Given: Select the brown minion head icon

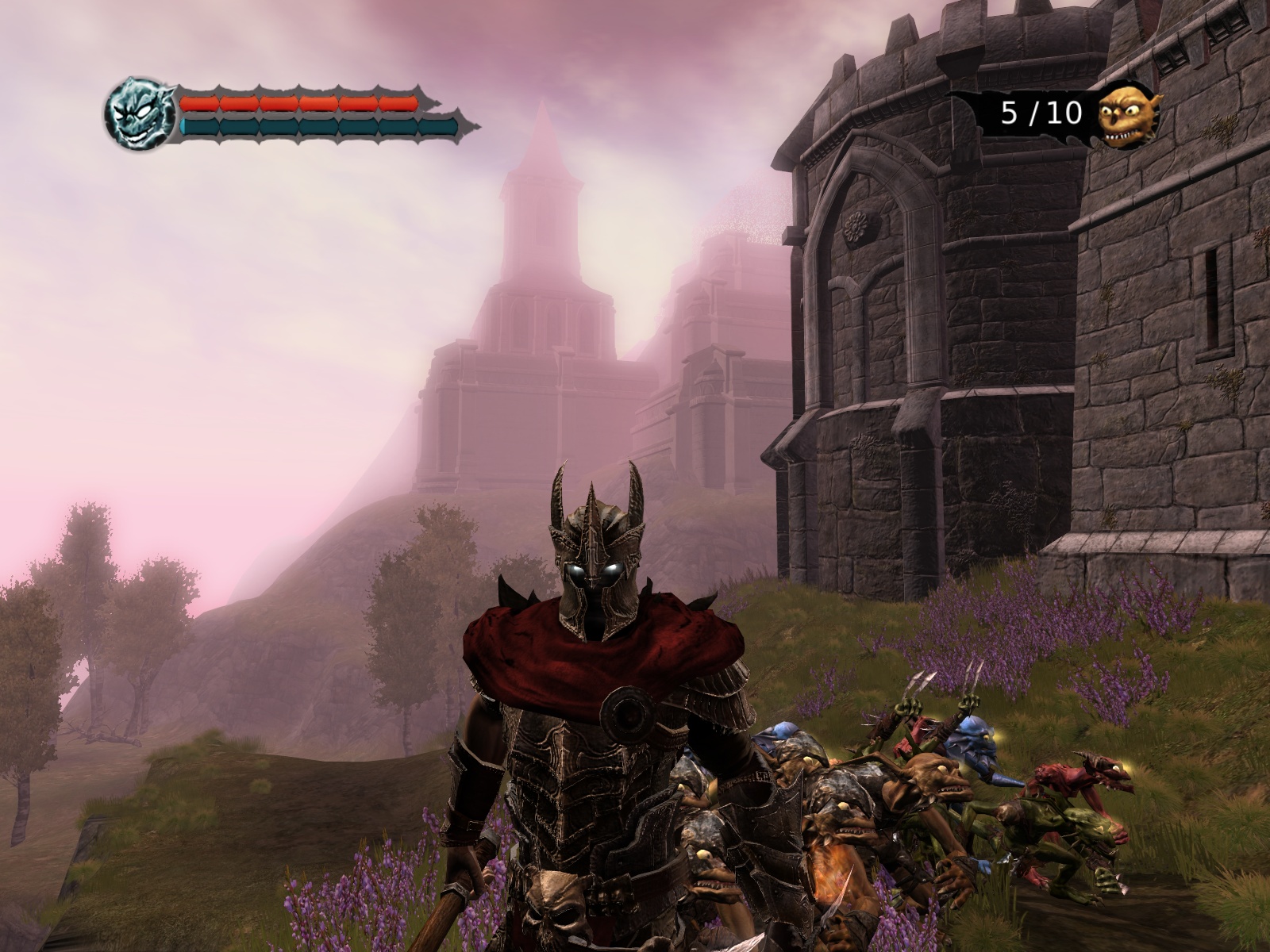Looking at the screenshot, I should tap(1128, 113).
